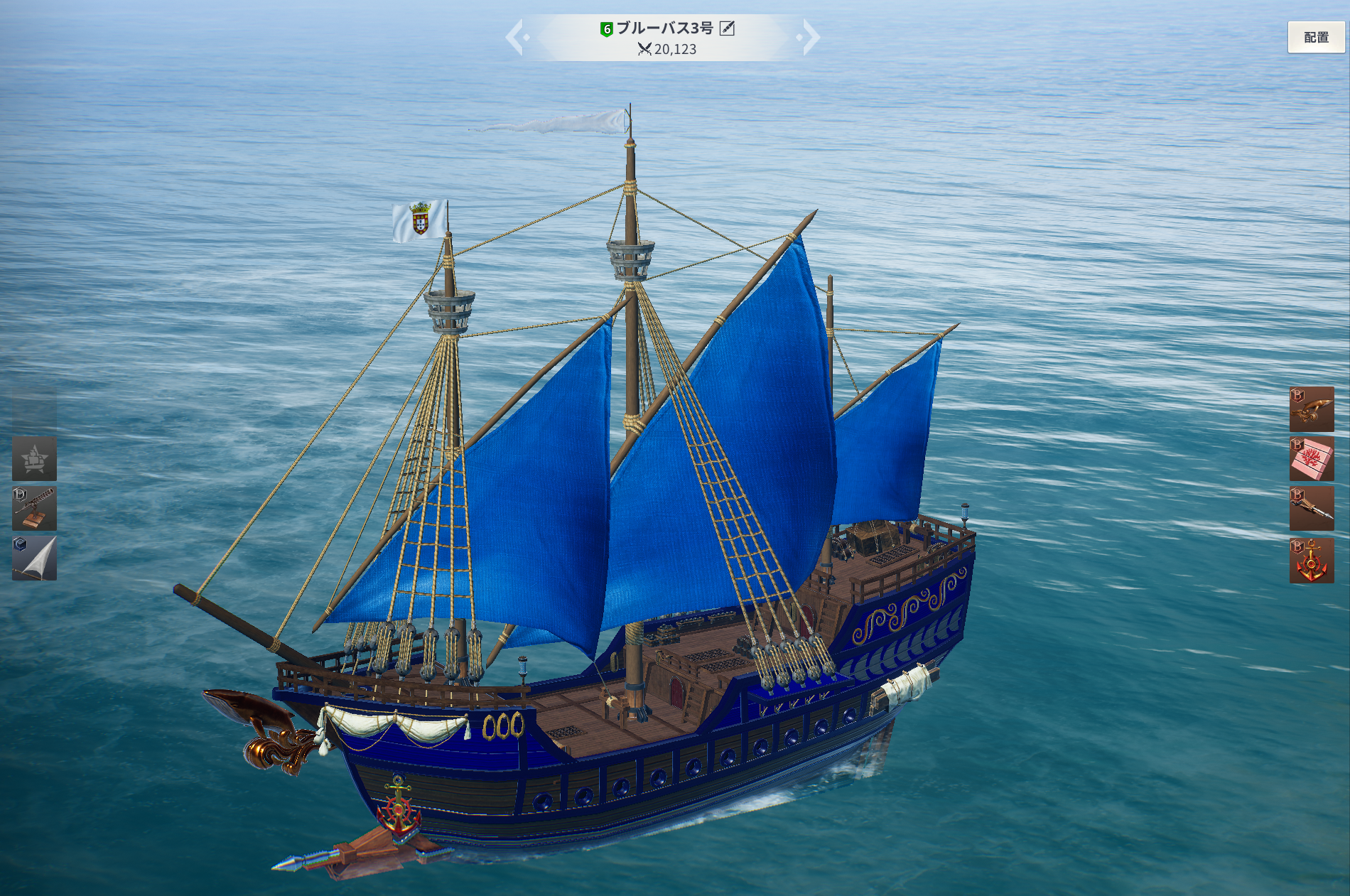Pick the B-grade red anchor slot
This screenshot has height=896, width=1350.
coord(1312,561)
